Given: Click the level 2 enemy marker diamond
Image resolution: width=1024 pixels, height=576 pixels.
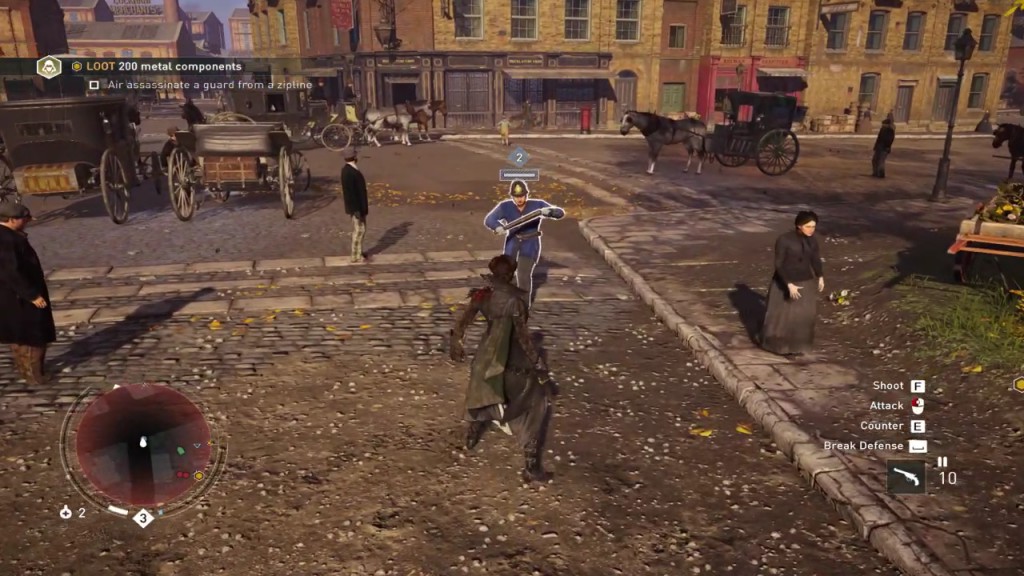Looking at the screenshot, I should [x=519, y=156].
